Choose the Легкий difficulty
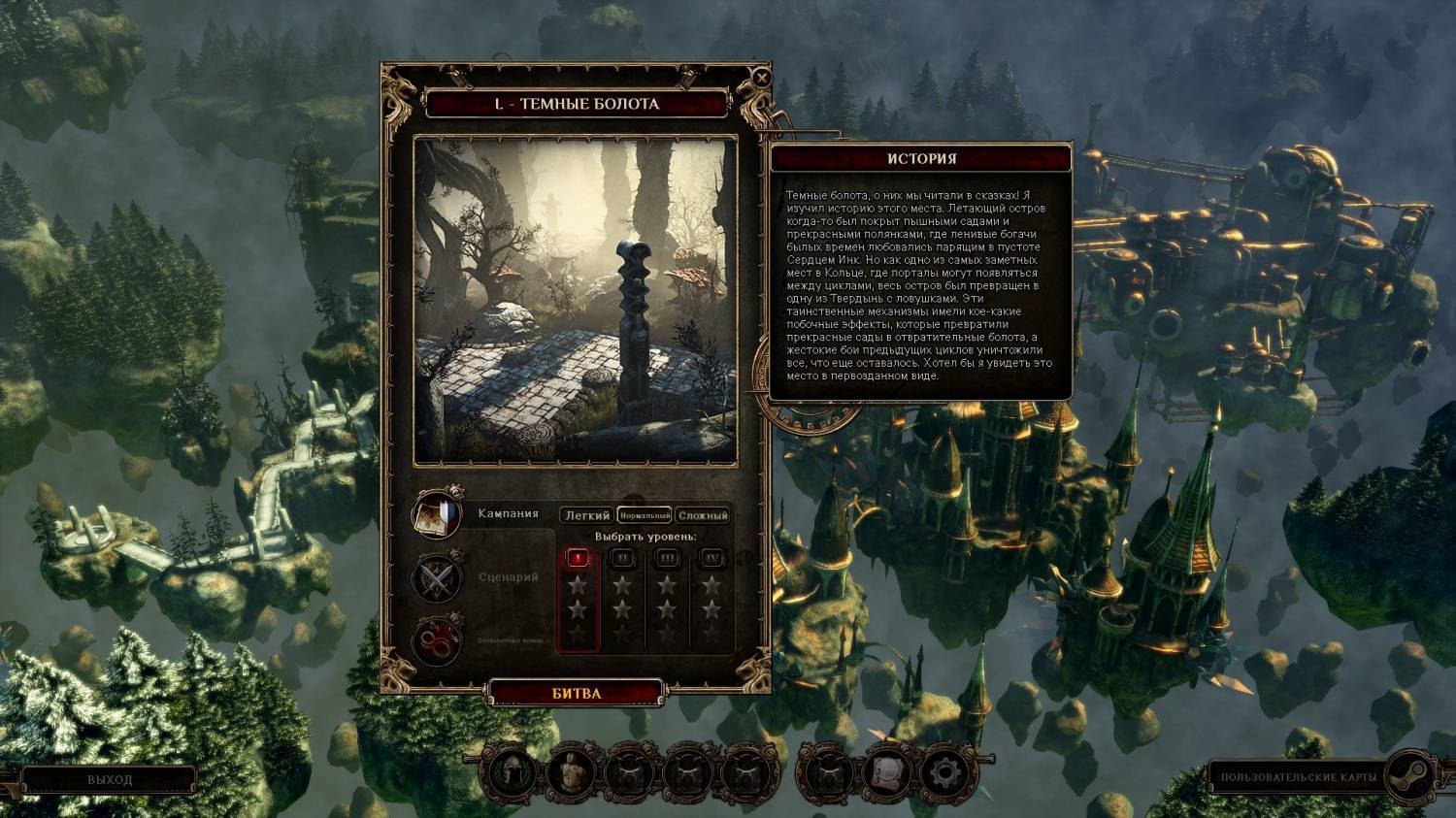1456x818 pixels. (x=587, y=515)
